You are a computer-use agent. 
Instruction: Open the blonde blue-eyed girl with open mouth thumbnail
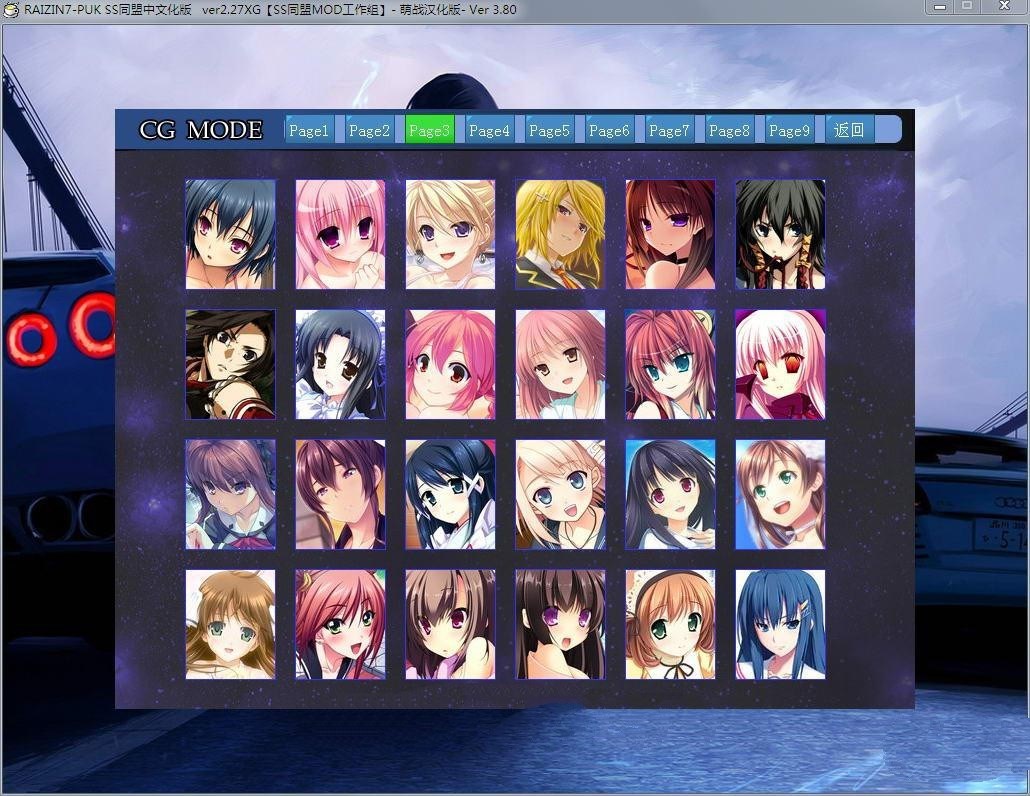pos(560,494)
